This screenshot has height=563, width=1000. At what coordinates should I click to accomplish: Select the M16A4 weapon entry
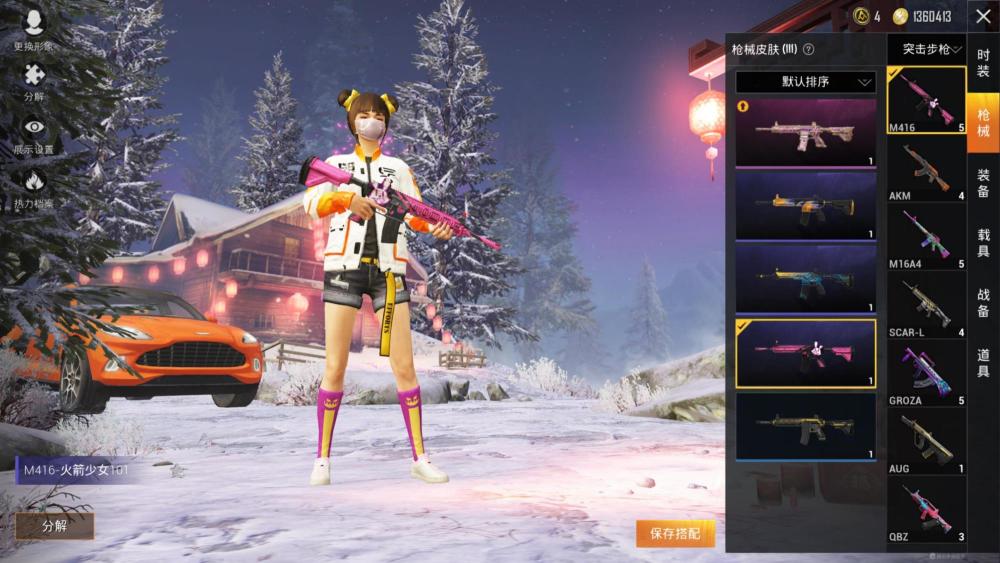(926, 237)
